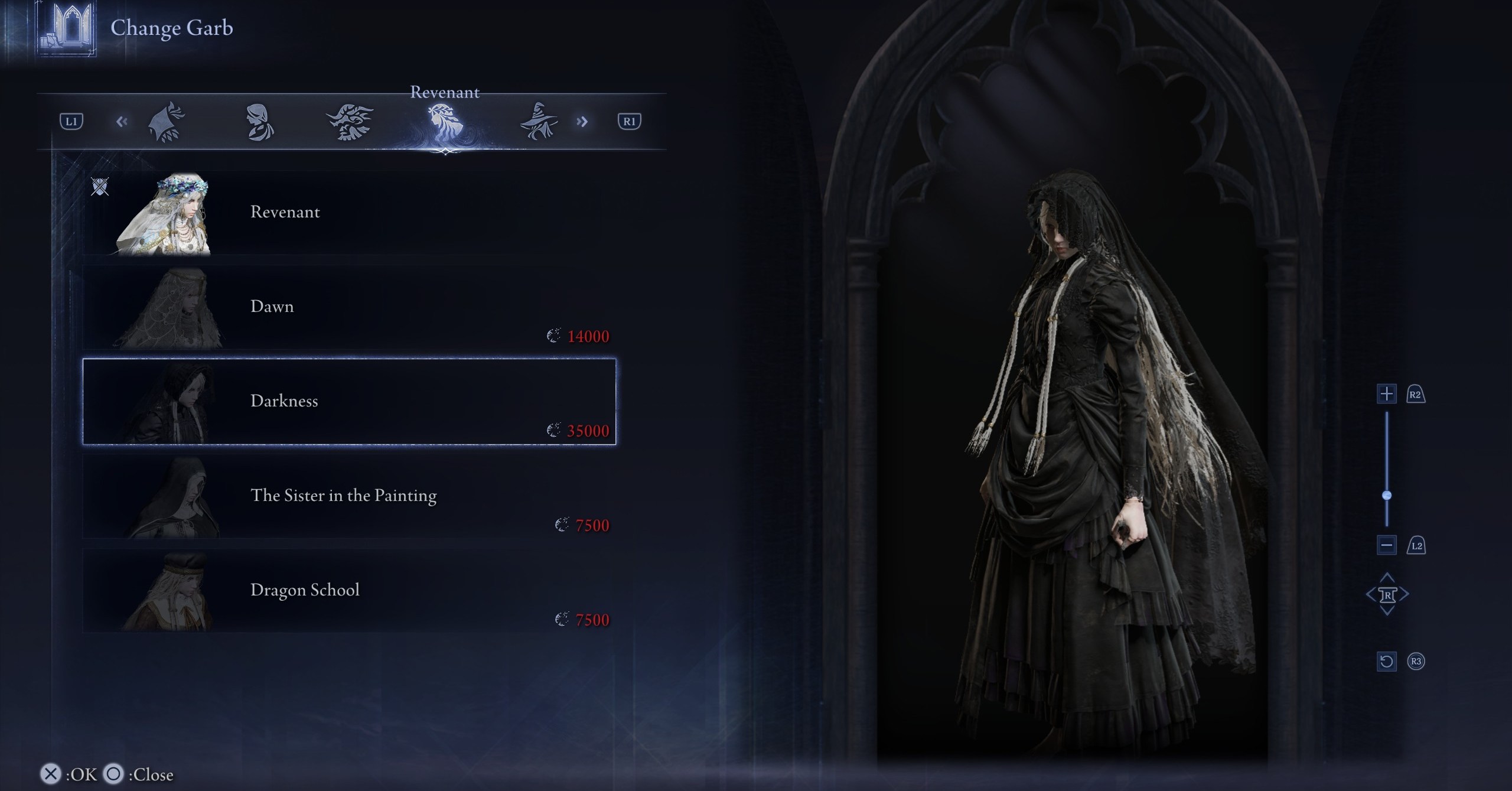Go to previous character with left arrows
This screenshot has height=791, width=1512.
coord(122,122)
